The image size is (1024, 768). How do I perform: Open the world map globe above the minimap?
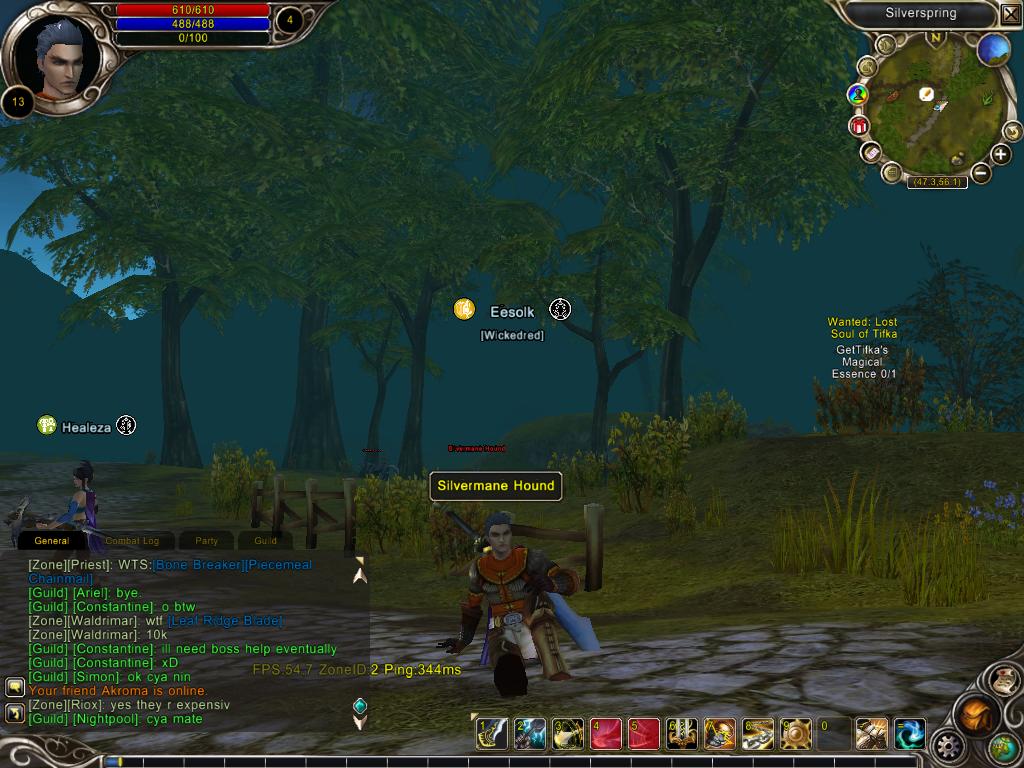click(993, 49)
